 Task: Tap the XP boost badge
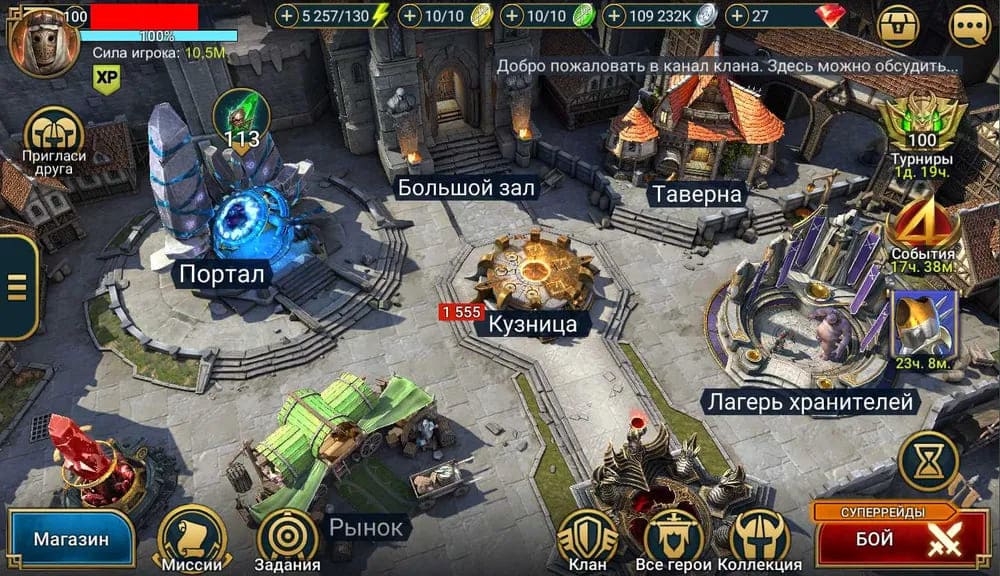[x=106, y=78]
